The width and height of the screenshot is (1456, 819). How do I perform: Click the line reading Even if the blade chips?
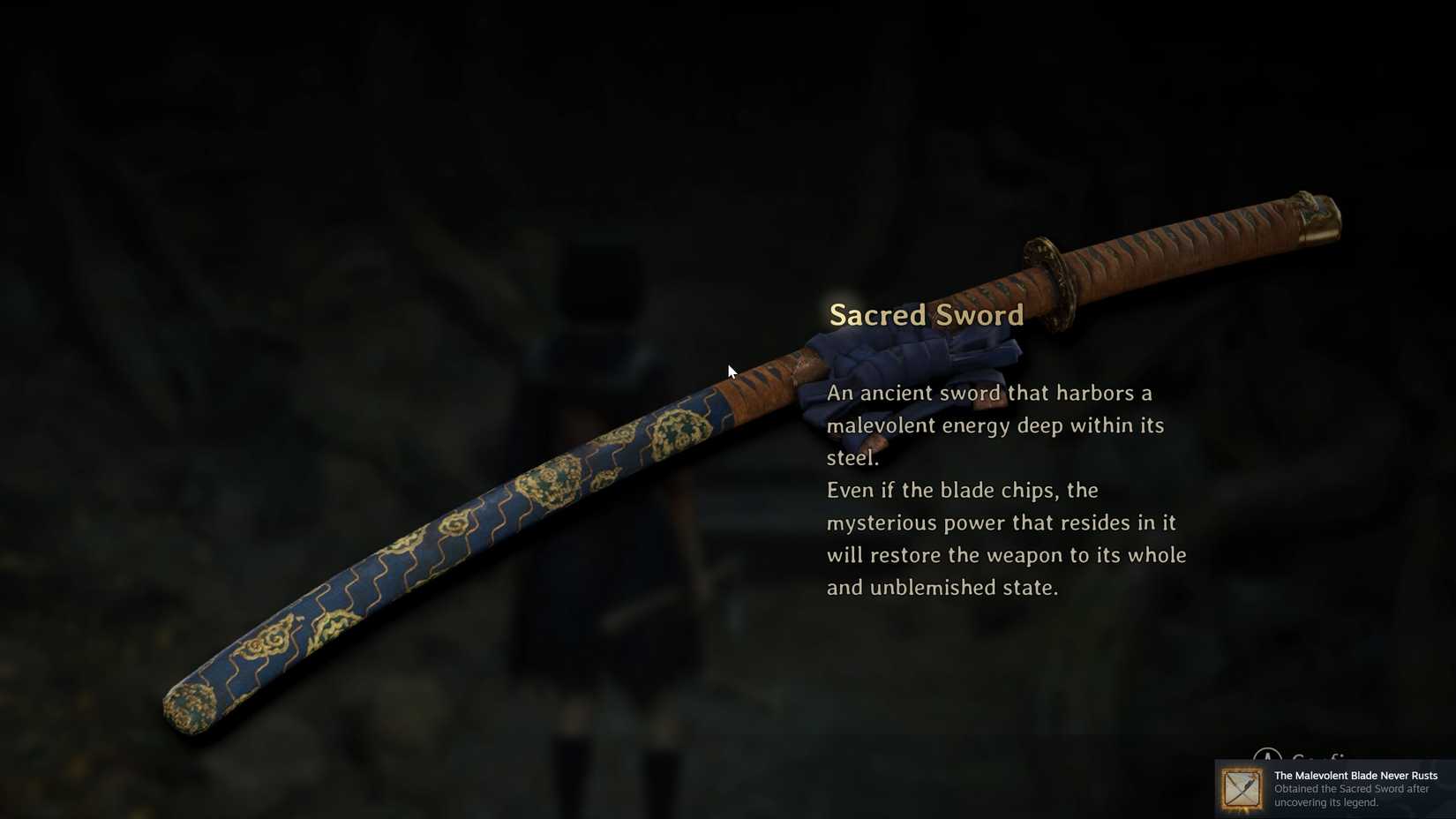pyautogui.click(x=962, y=491)
